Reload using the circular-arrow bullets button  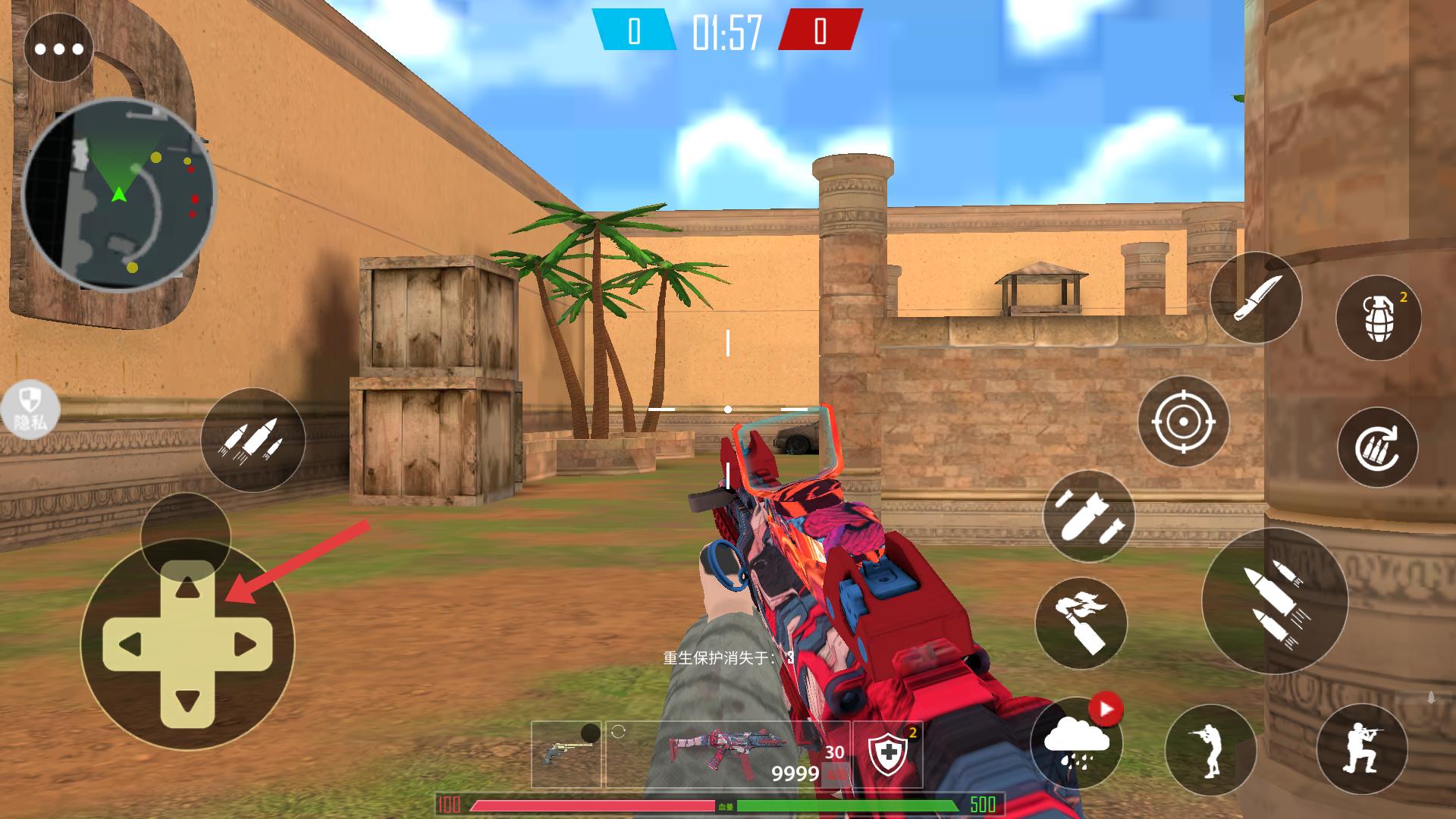pos(1377,447)
